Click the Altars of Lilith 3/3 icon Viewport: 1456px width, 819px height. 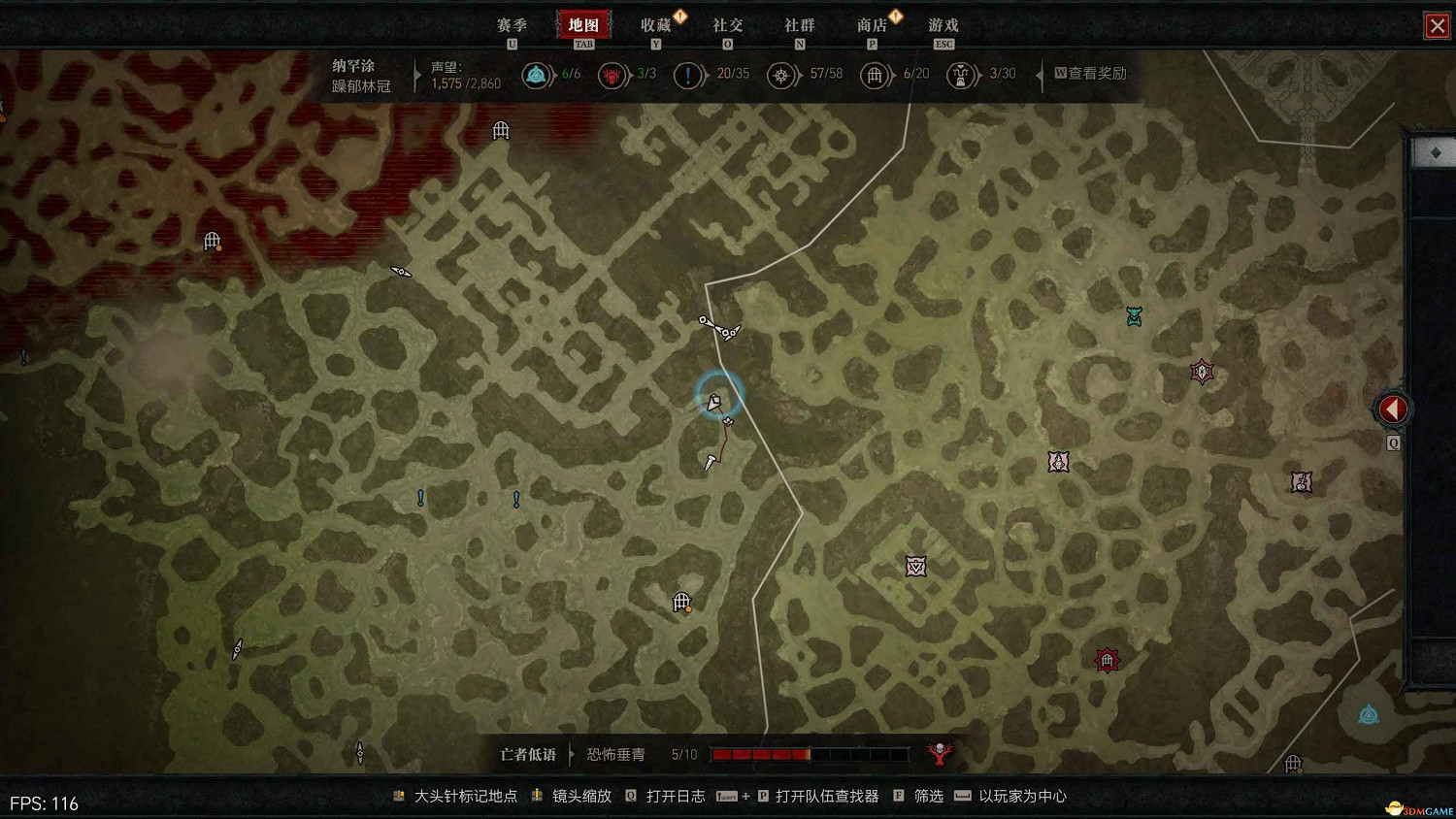click(612, 75)
